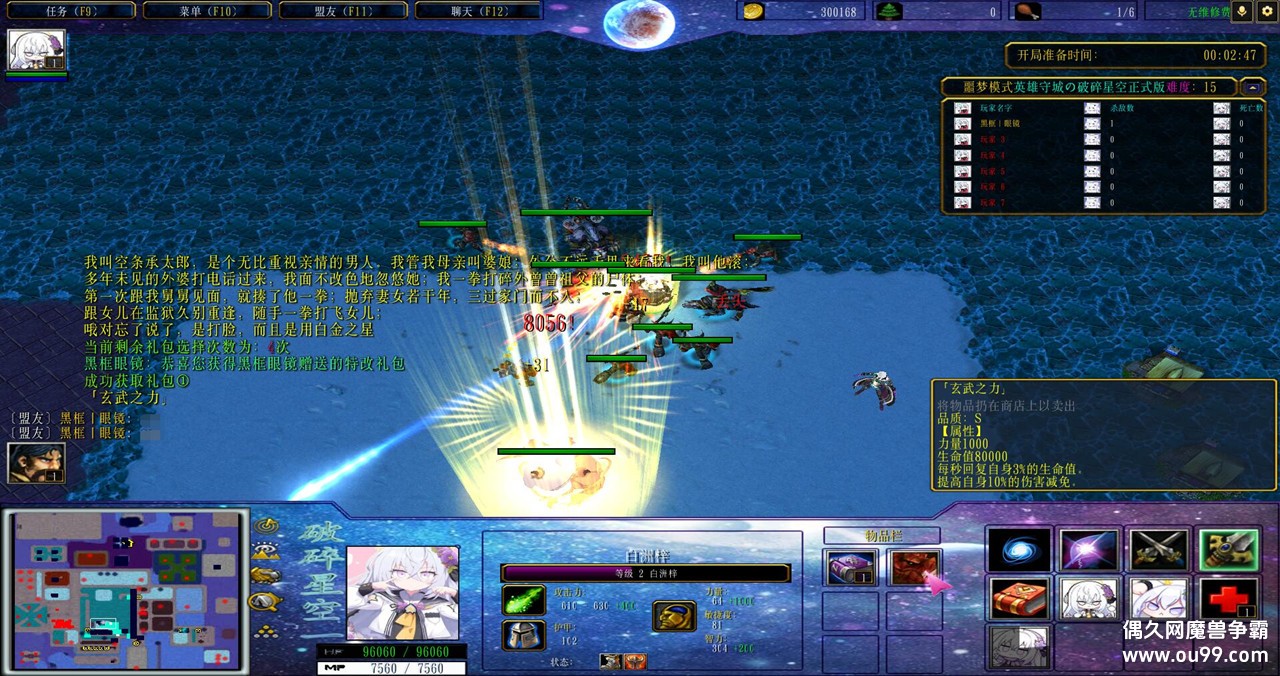Choose the crossed swords attack command

tap(1158, 550)
